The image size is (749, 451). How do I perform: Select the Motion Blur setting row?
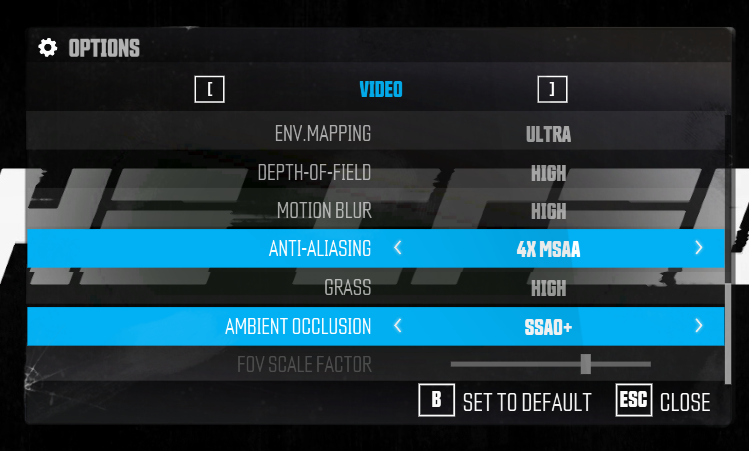point(375,211)
